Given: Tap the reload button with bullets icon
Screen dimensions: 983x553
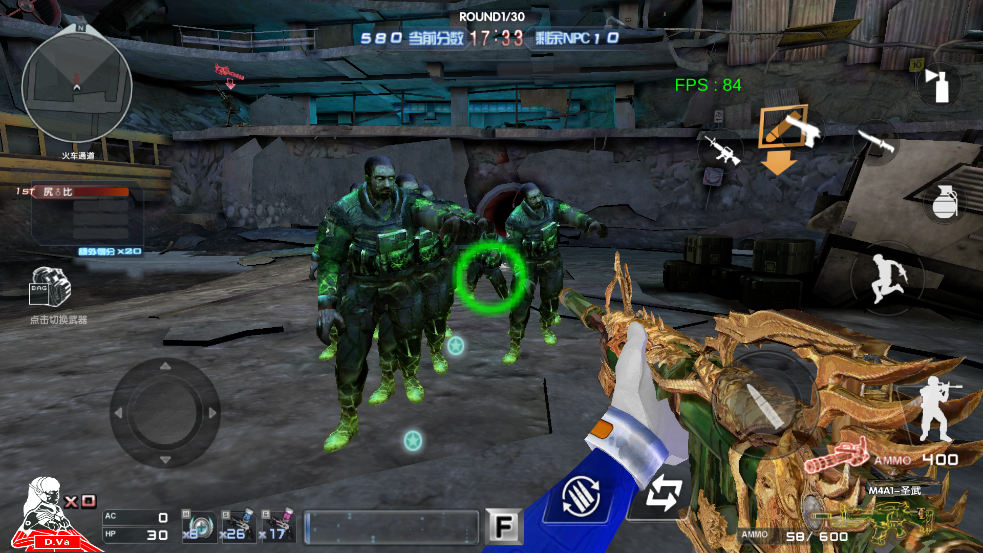Looking at the screenshot, I should (x=584, y=496).
